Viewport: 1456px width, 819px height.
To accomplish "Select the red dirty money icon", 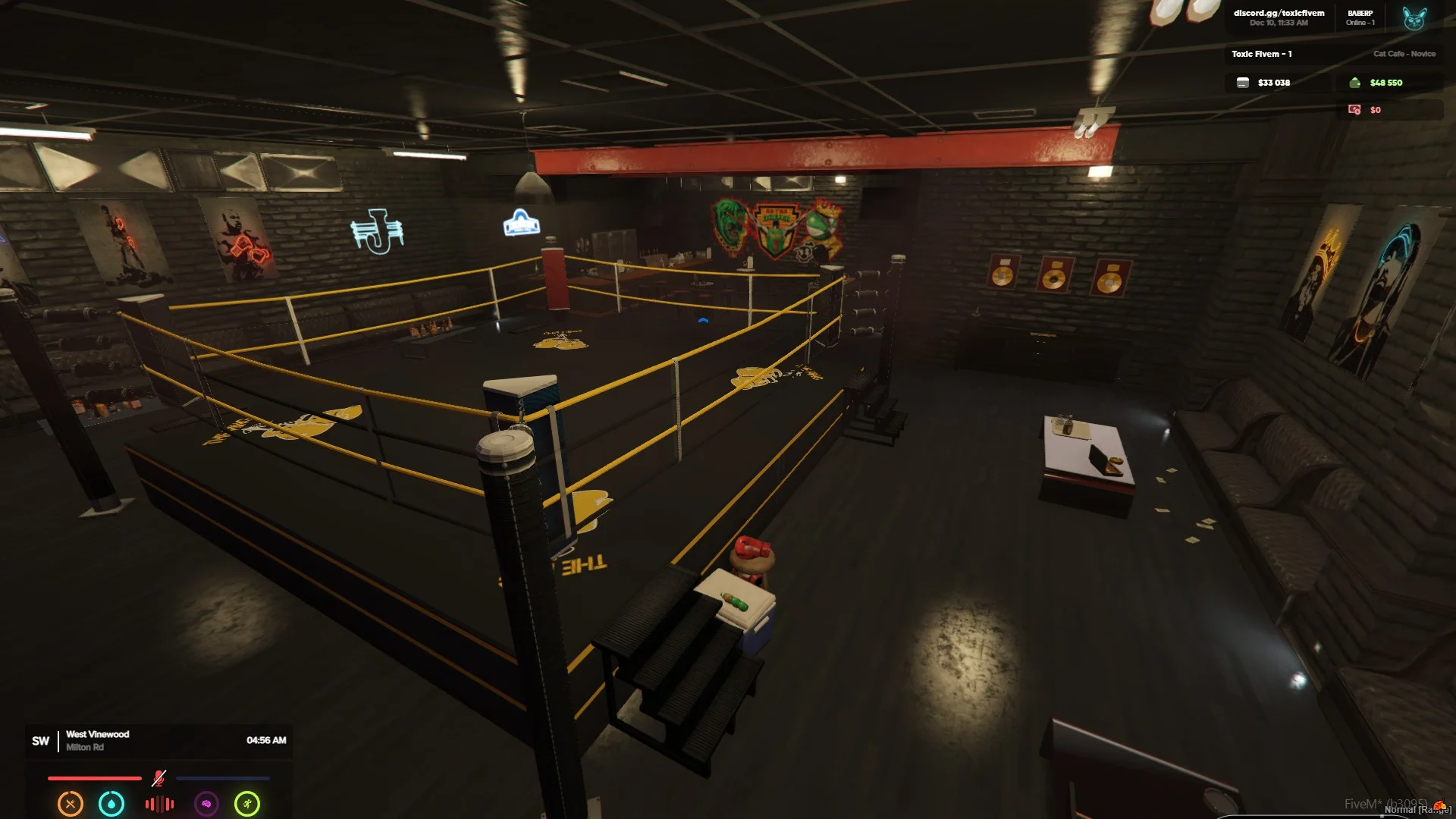I will 1354,110.
